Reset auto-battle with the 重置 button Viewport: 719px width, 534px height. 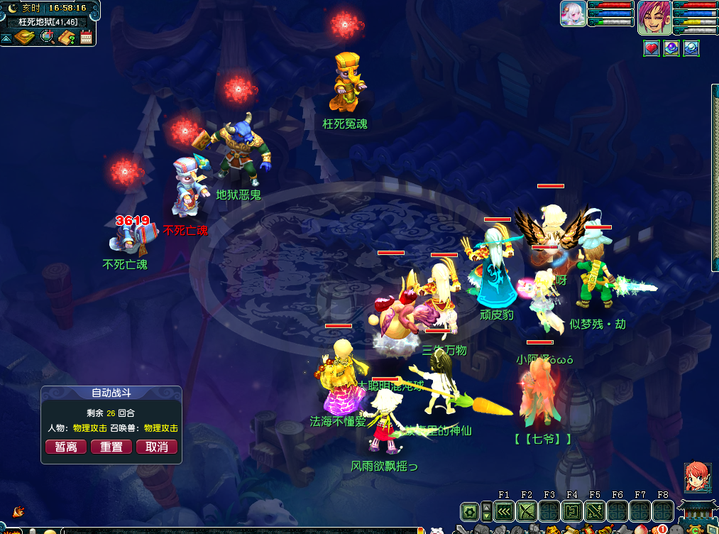[x=109, y=447]
